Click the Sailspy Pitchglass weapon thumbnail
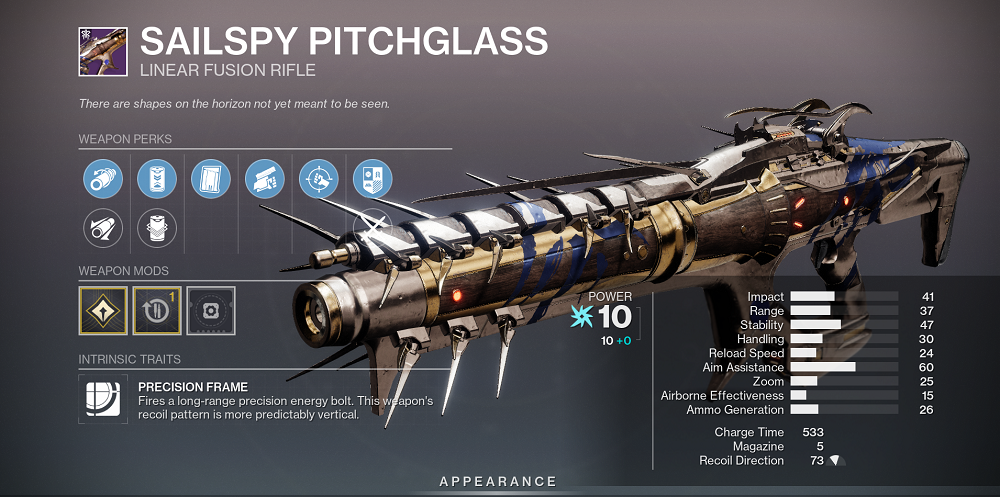The width and height of the screenshot is (1000, 497). click(x=102, y=50)
